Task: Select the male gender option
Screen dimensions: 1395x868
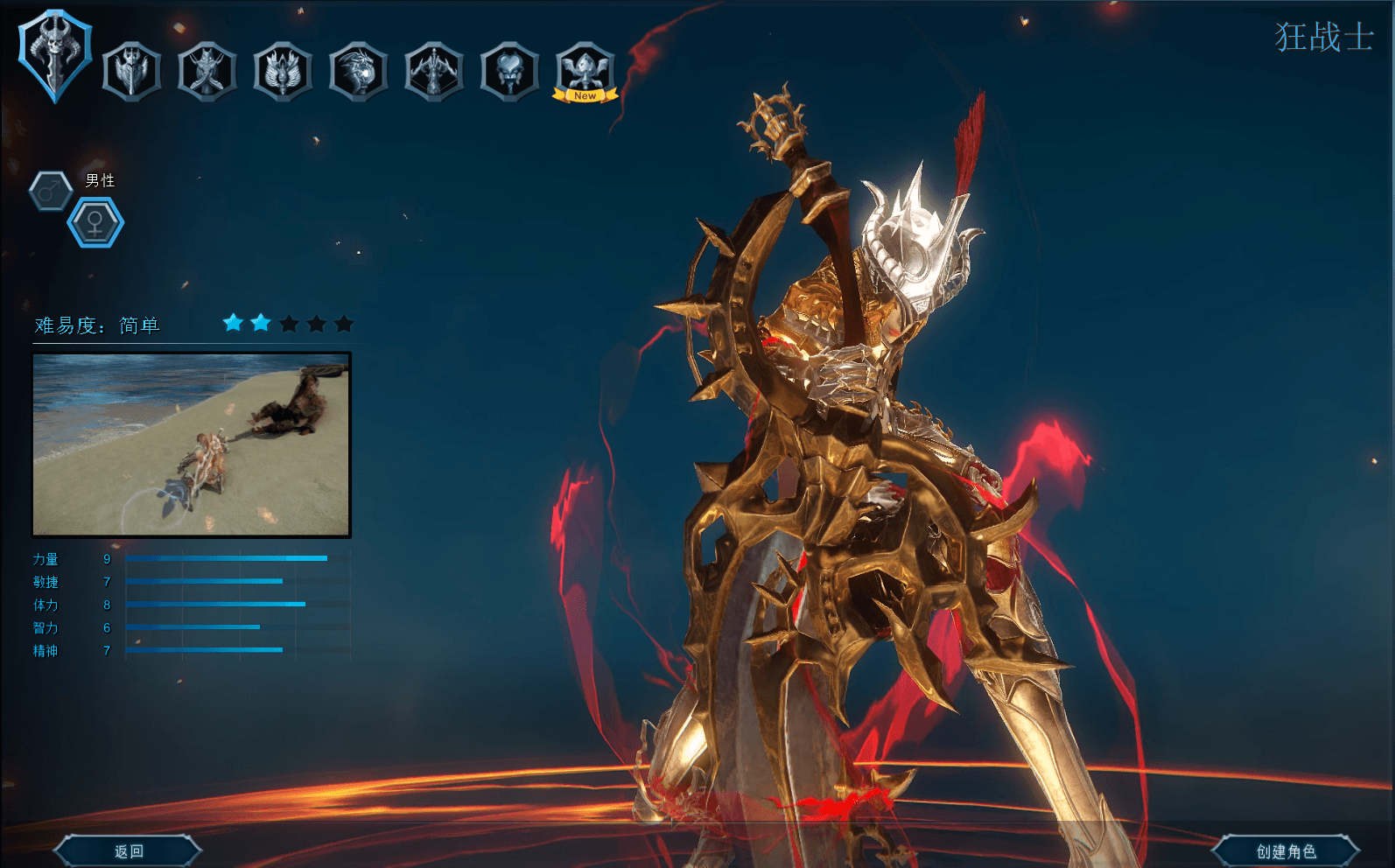Action: click(x=51, y=191)
